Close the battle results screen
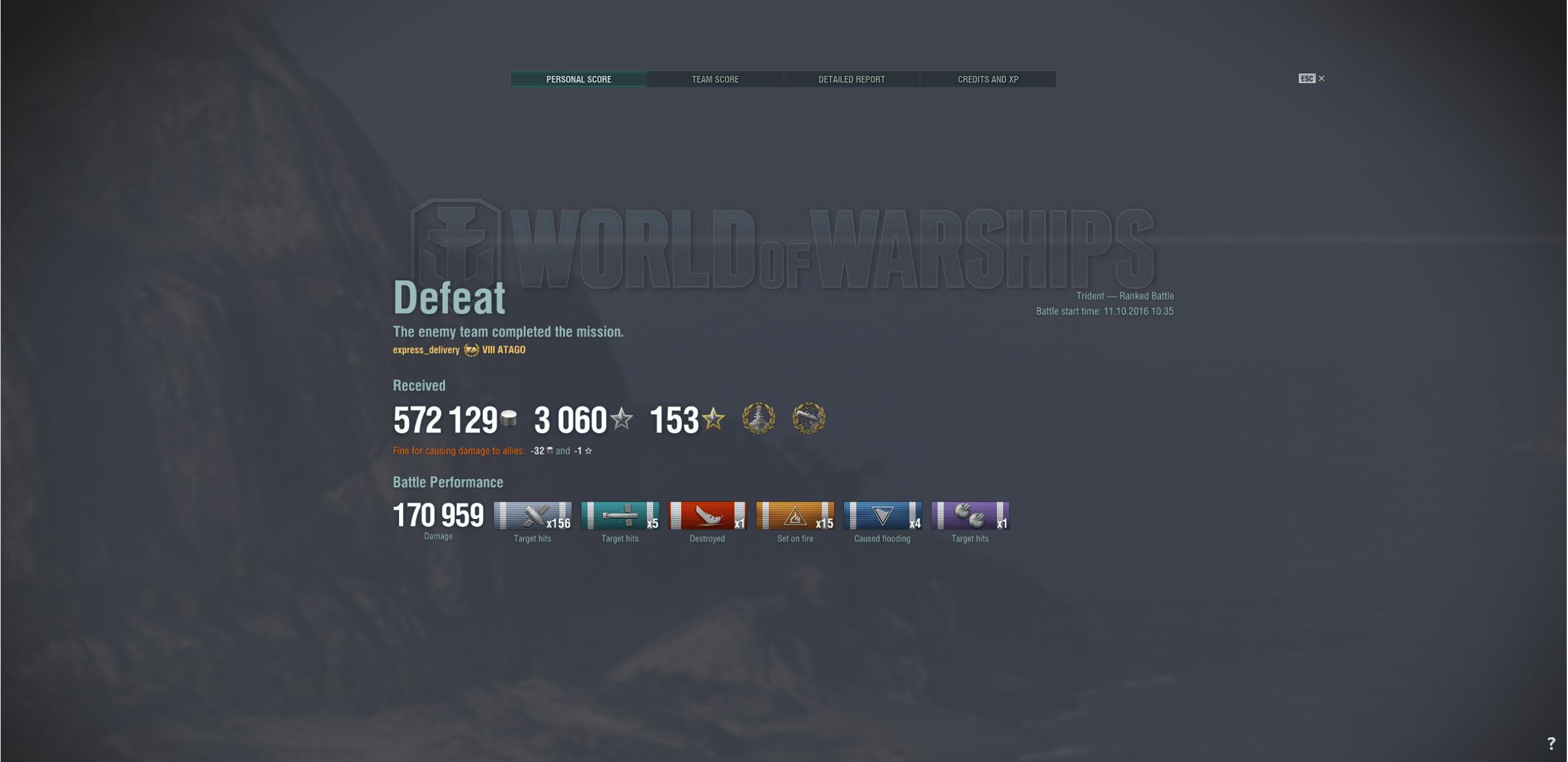Viewport: 1568px width, 762px height. click(x=1321, y=78)
